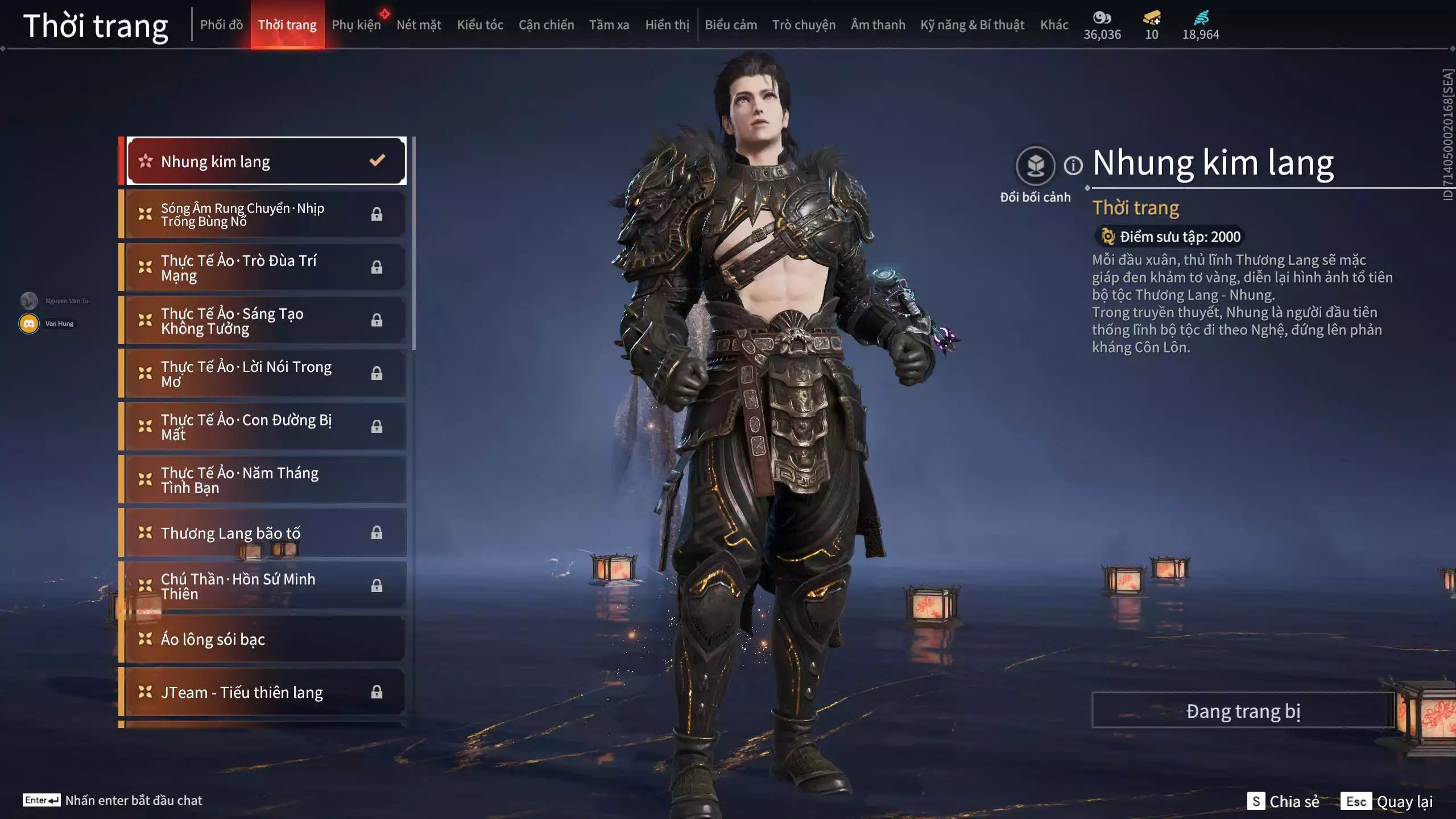Share the outfit with Chia sẻ

point(1283,801)
